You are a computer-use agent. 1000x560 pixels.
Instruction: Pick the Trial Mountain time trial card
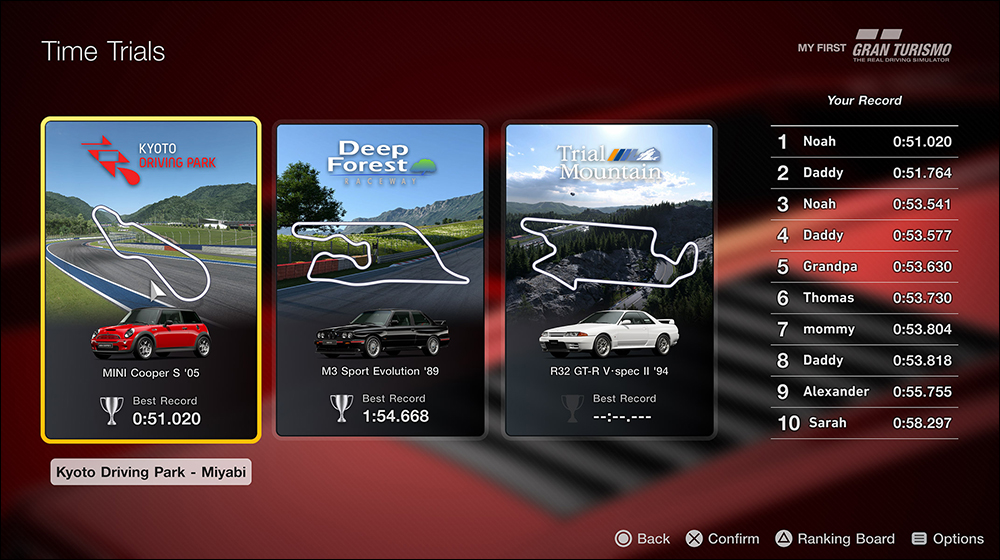(x=609, y=280)
